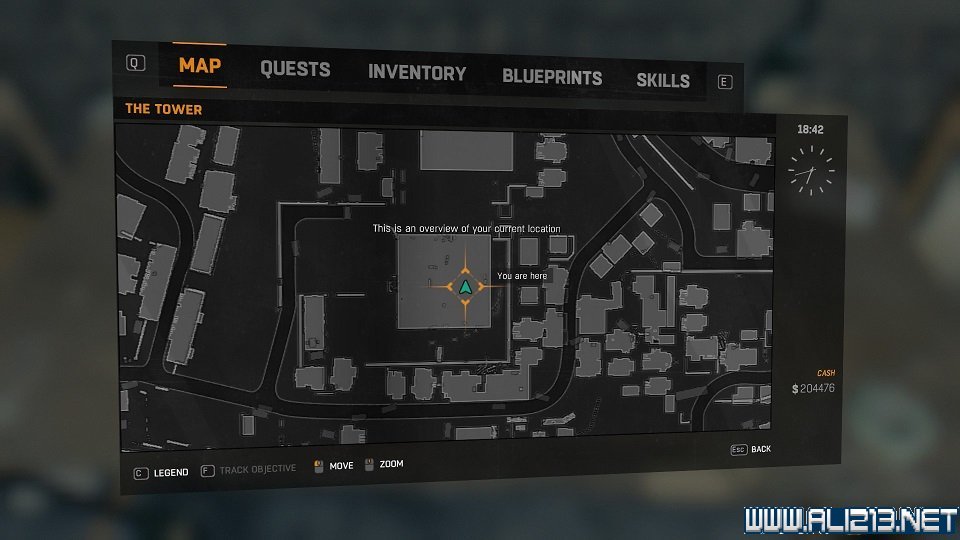
Task: Open the Quests tab
Action: tap(295, 70)
